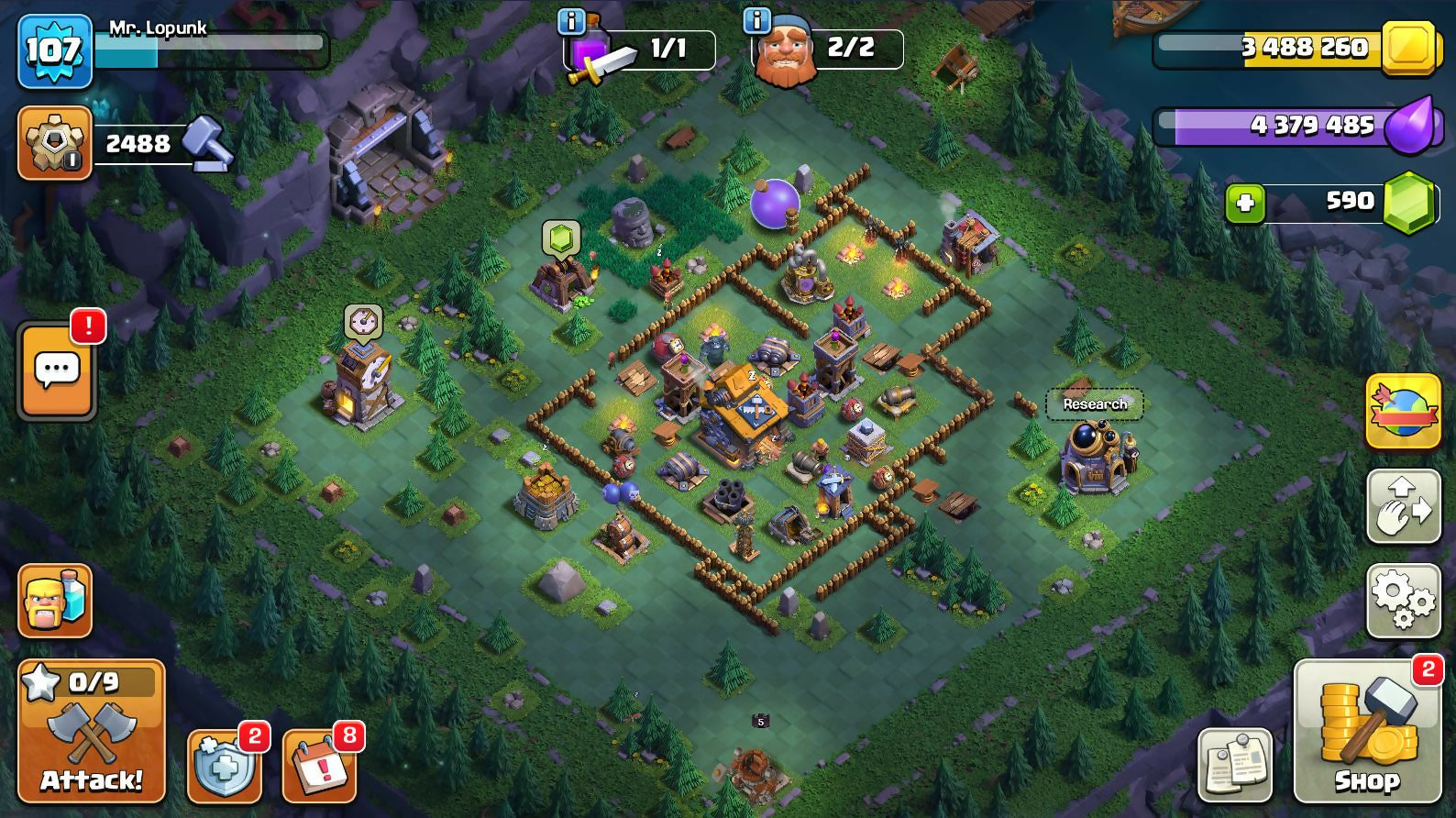View the notes clipboard button
Screen dimensions: 1456x818
1234,765
